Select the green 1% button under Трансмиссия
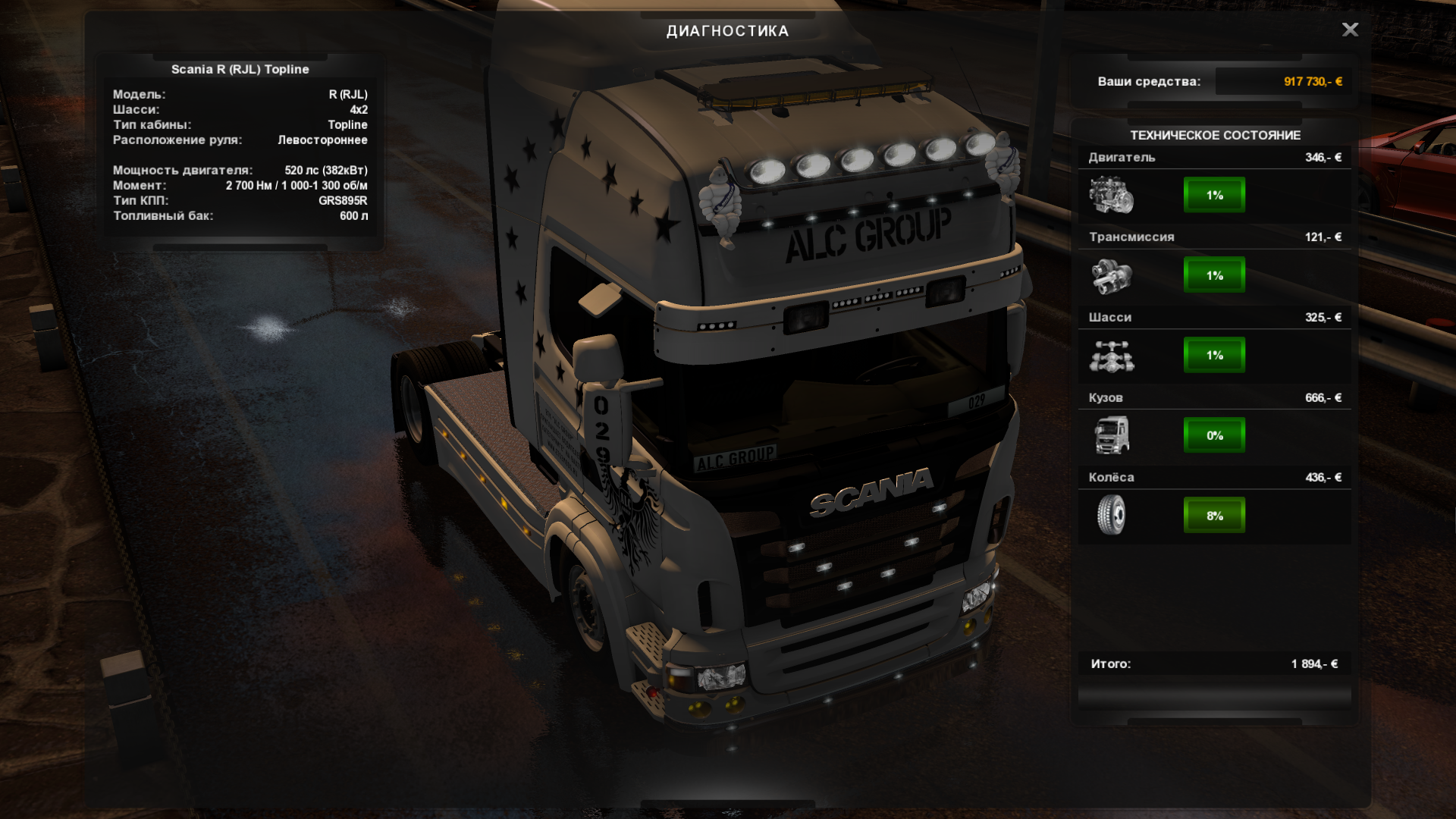1456x819 pixels. pyautogui.click(x=1214, y=275)
